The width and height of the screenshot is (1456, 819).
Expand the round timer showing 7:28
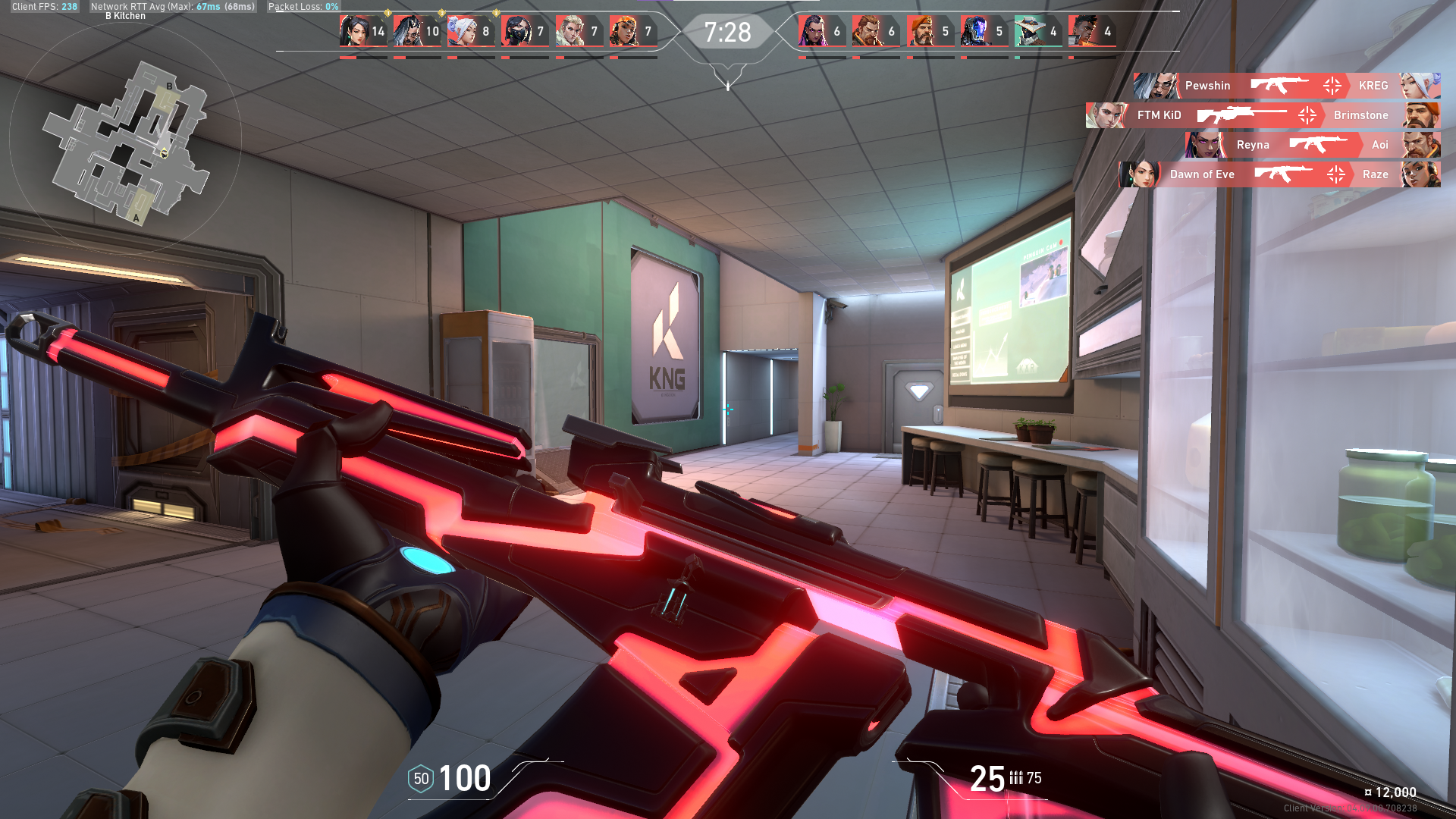point(728,32)
